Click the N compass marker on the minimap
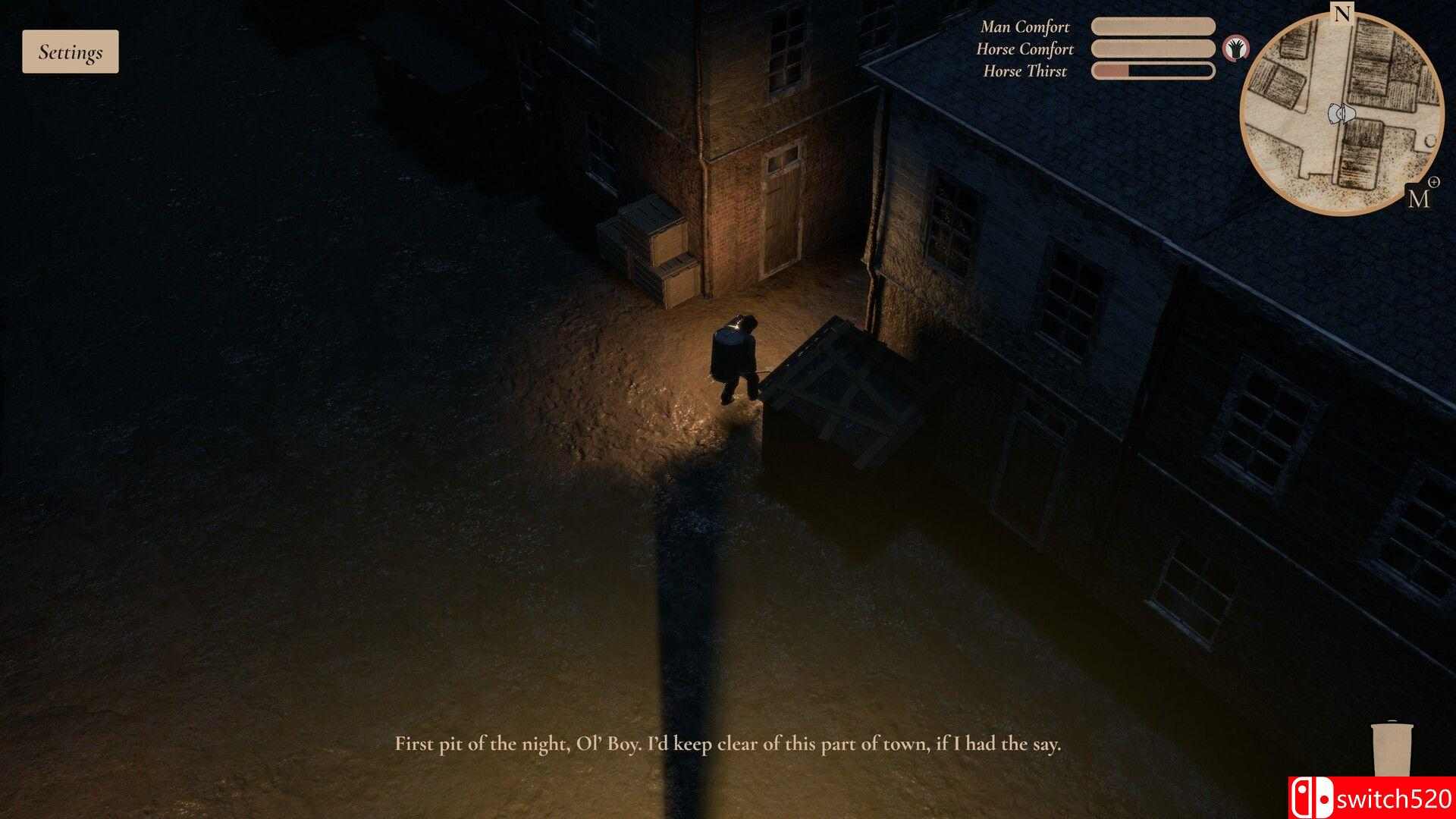This screenshot has height=819, width=1456. (x=1342, y=13)
